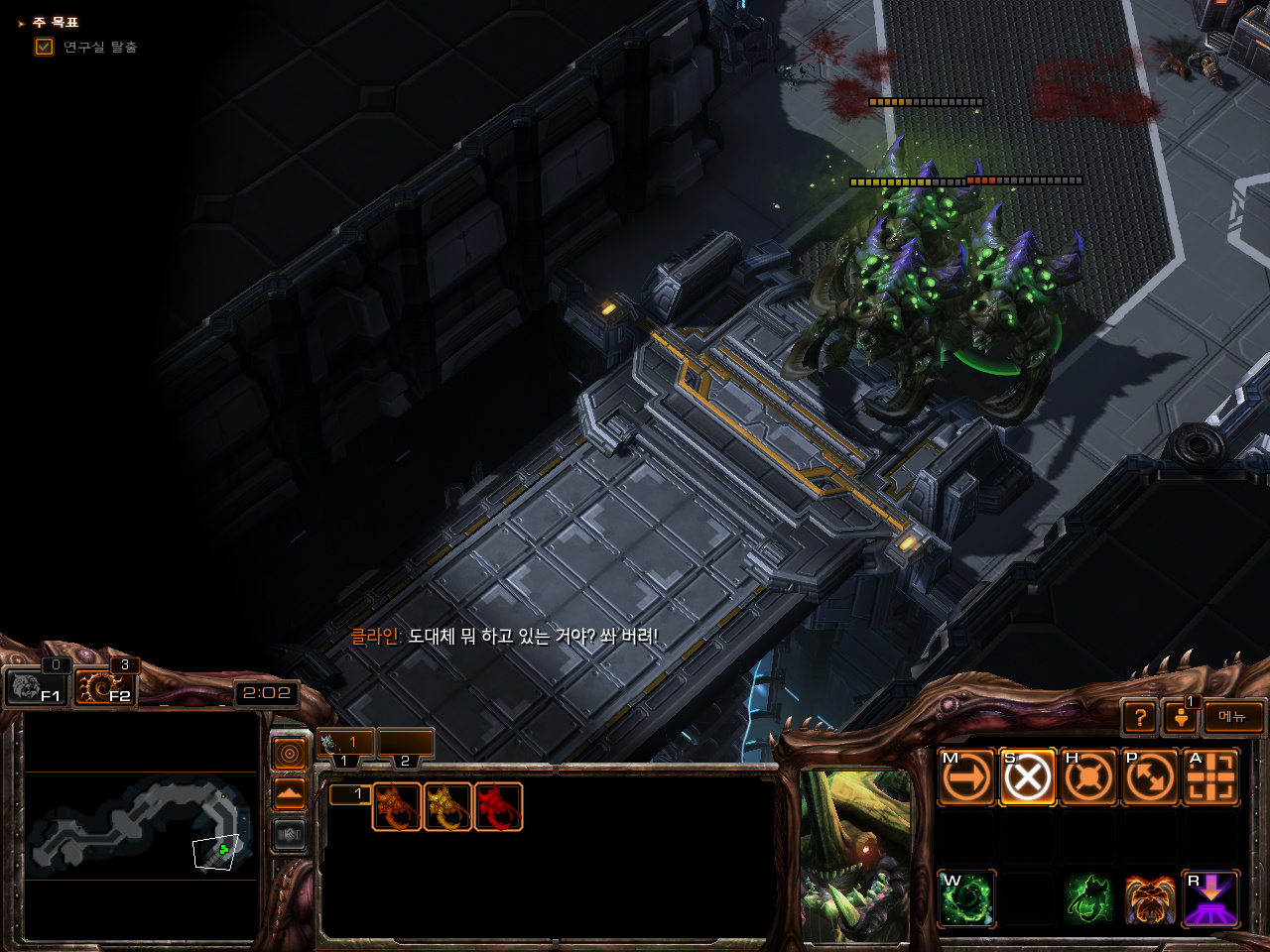This screenshot has width=1270, height=952.
Task: Use the purple Burrow ability (R)
Action: pyautogui.click(x=1210, y=898)
